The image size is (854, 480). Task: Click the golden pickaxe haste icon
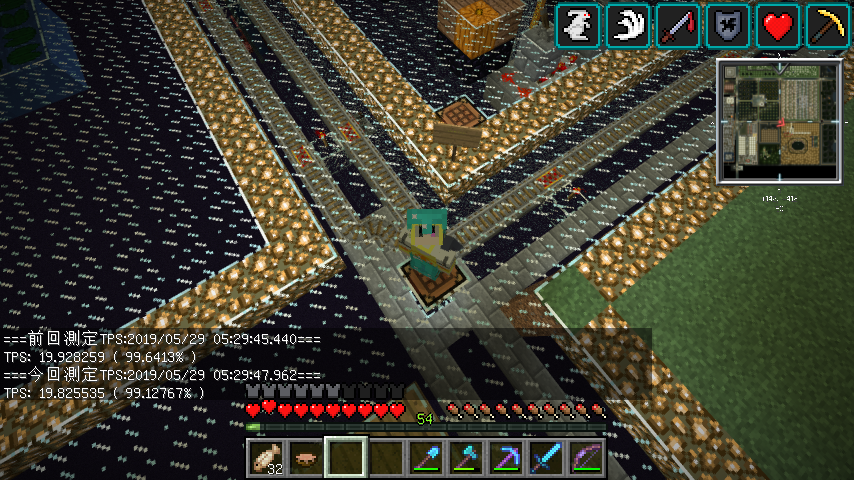click(828, 26)
